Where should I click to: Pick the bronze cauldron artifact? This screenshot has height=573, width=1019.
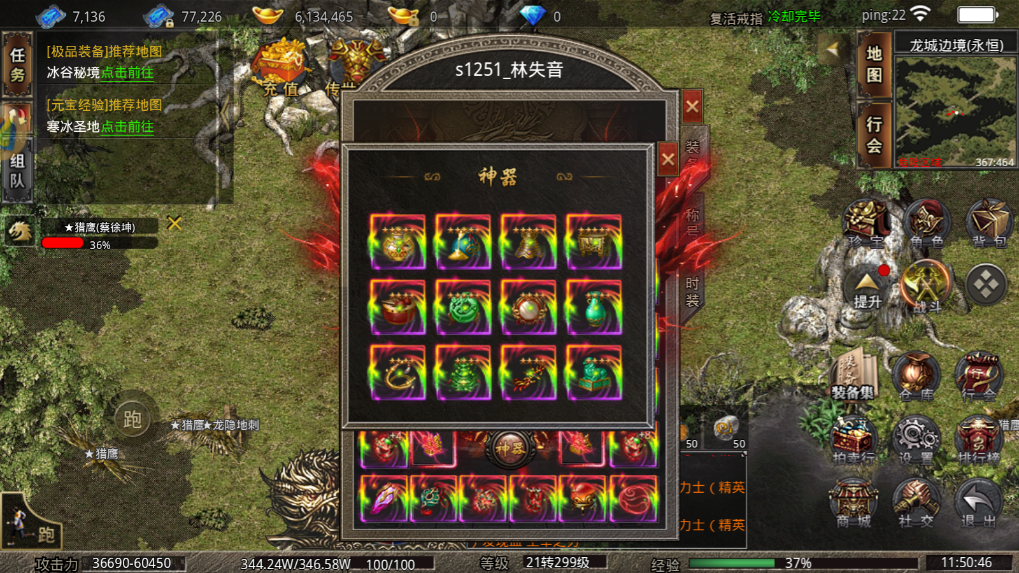click(x=593, y=241)
